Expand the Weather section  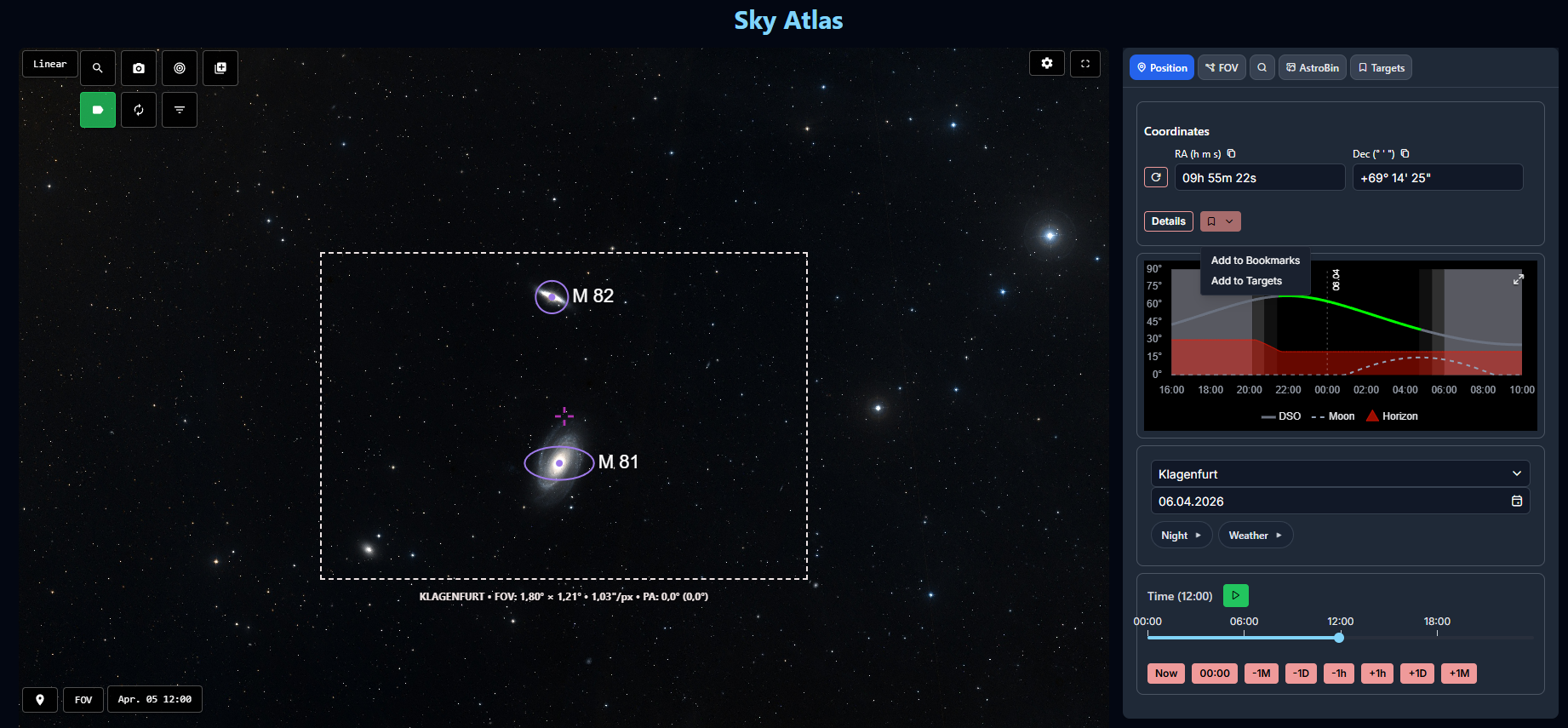point(1255,535)
